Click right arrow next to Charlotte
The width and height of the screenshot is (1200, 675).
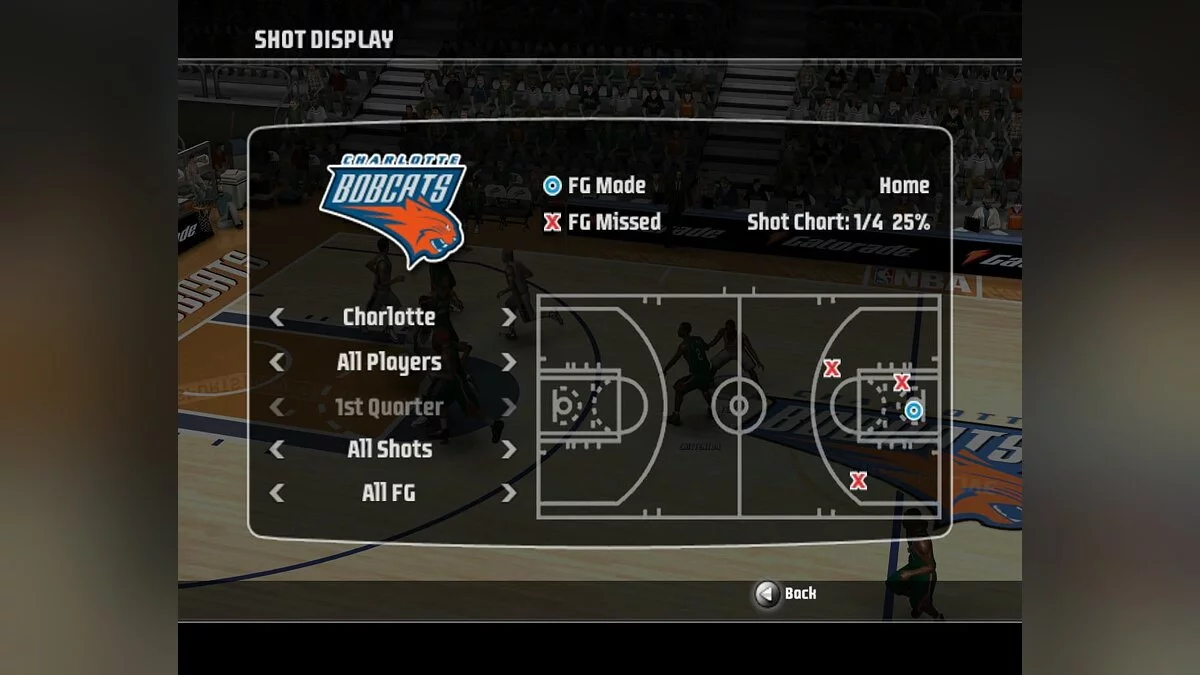(508, 317)
